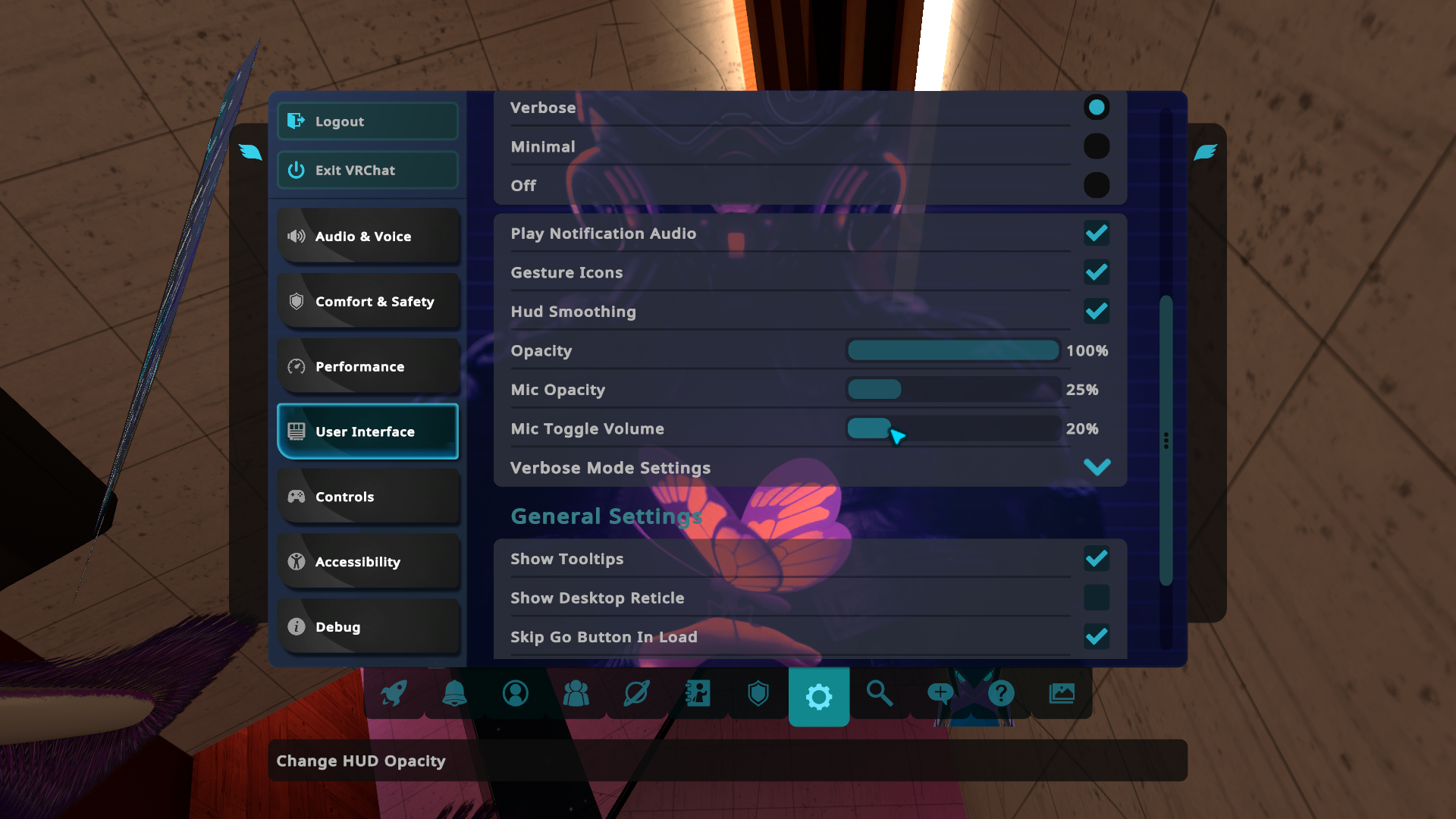Image resolution: width=1456 pixels, height=819 pixels.
Task: Toggle Play Notification Audio checkbox
Action: coord(1096,234)
